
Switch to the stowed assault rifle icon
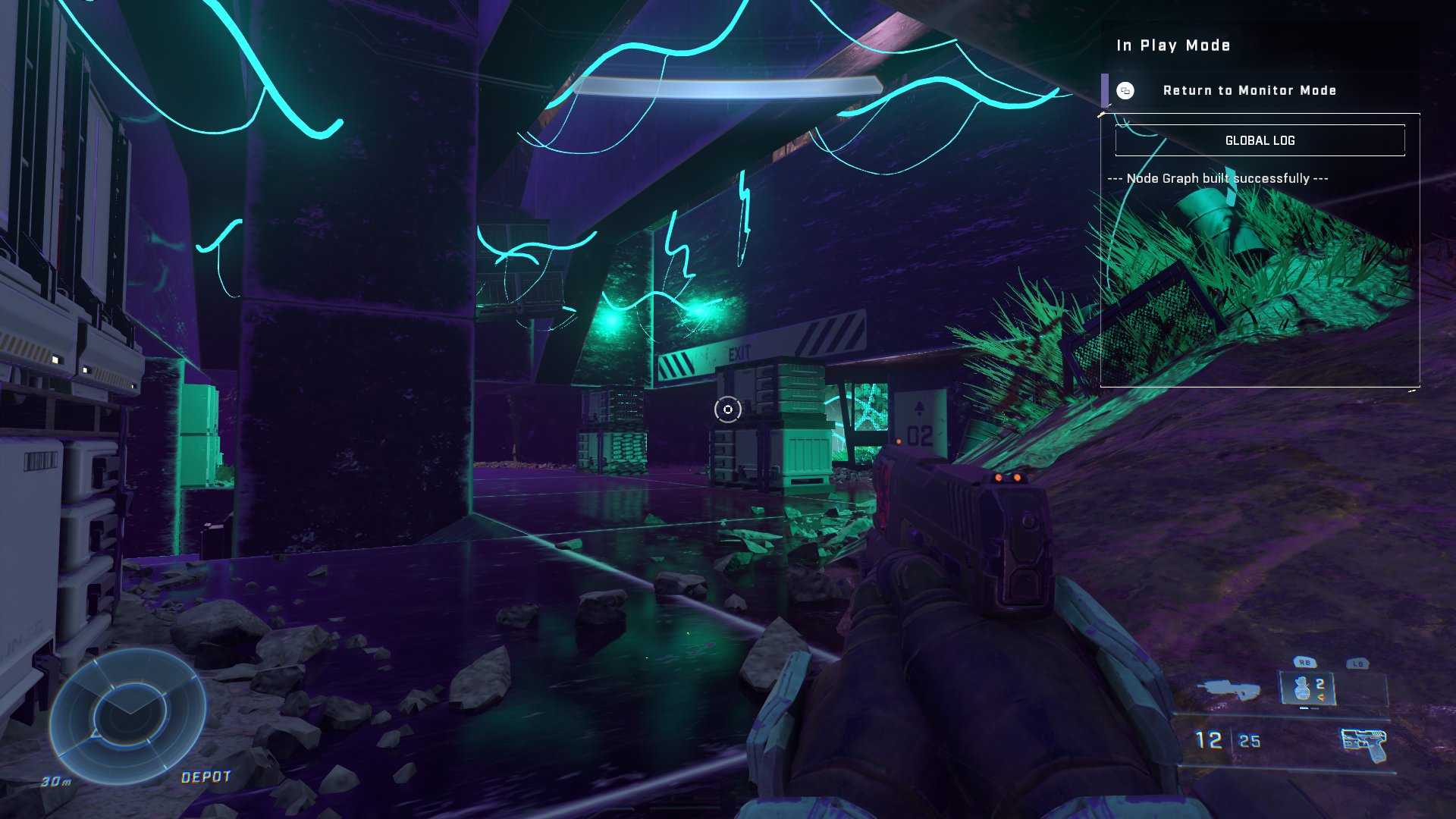click(1228, 690)
